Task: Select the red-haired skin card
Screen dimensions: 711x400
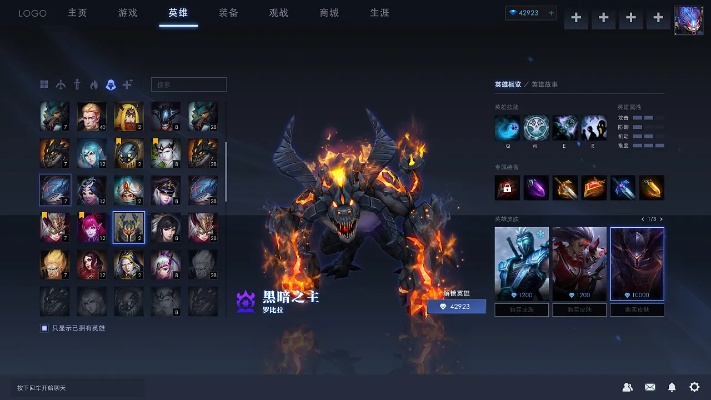Action: (x=578, y=265)
